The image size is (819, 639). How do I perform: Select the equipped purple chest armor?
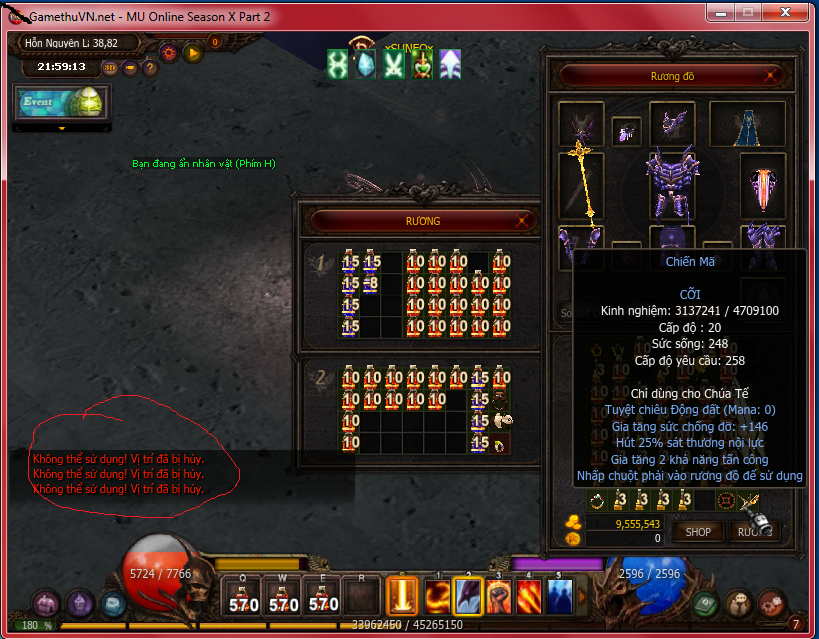pyautogui.click(x=671, y=183)
